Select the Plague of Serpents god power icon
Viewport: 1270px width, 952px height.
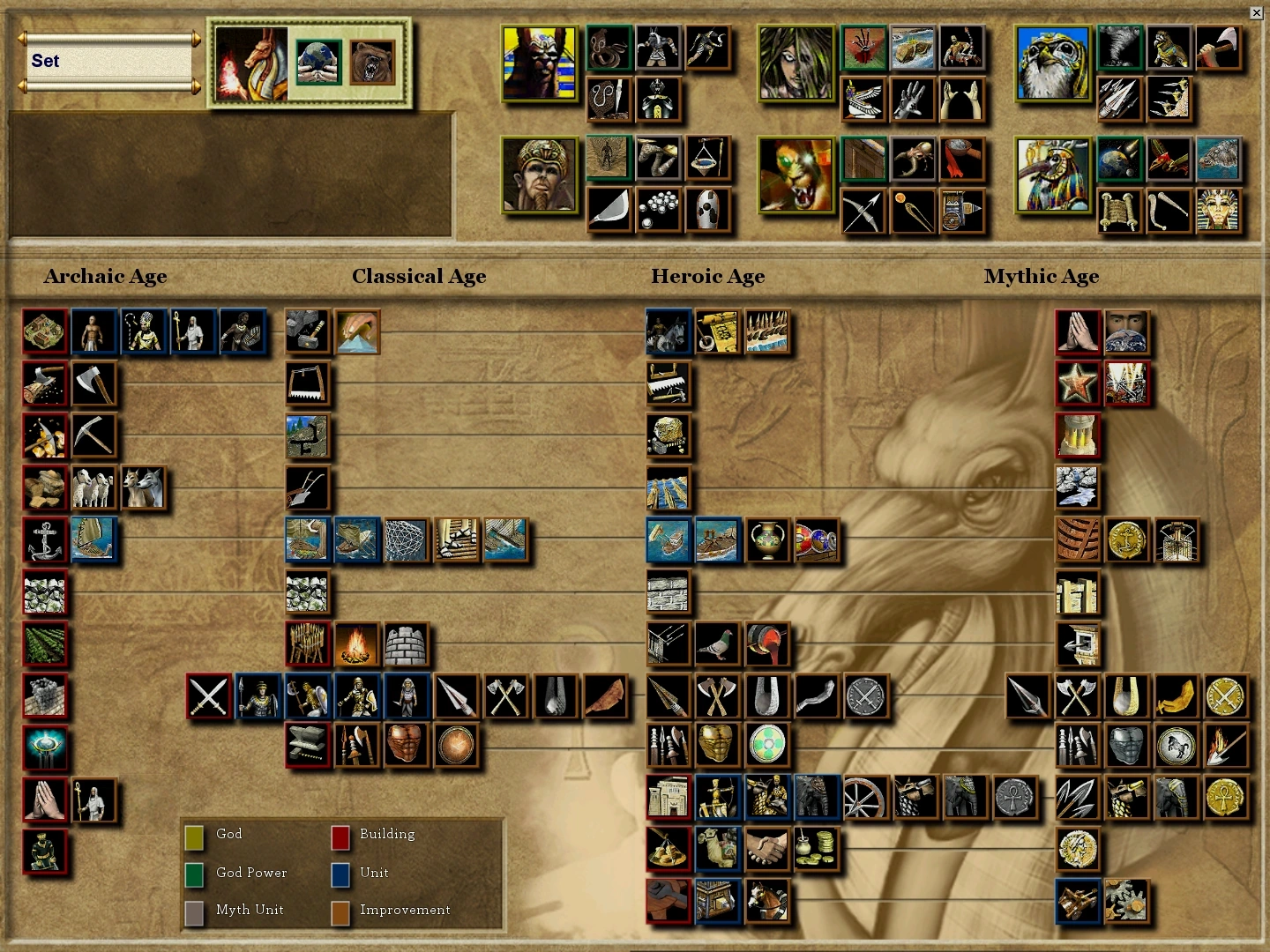pos(609,48)
